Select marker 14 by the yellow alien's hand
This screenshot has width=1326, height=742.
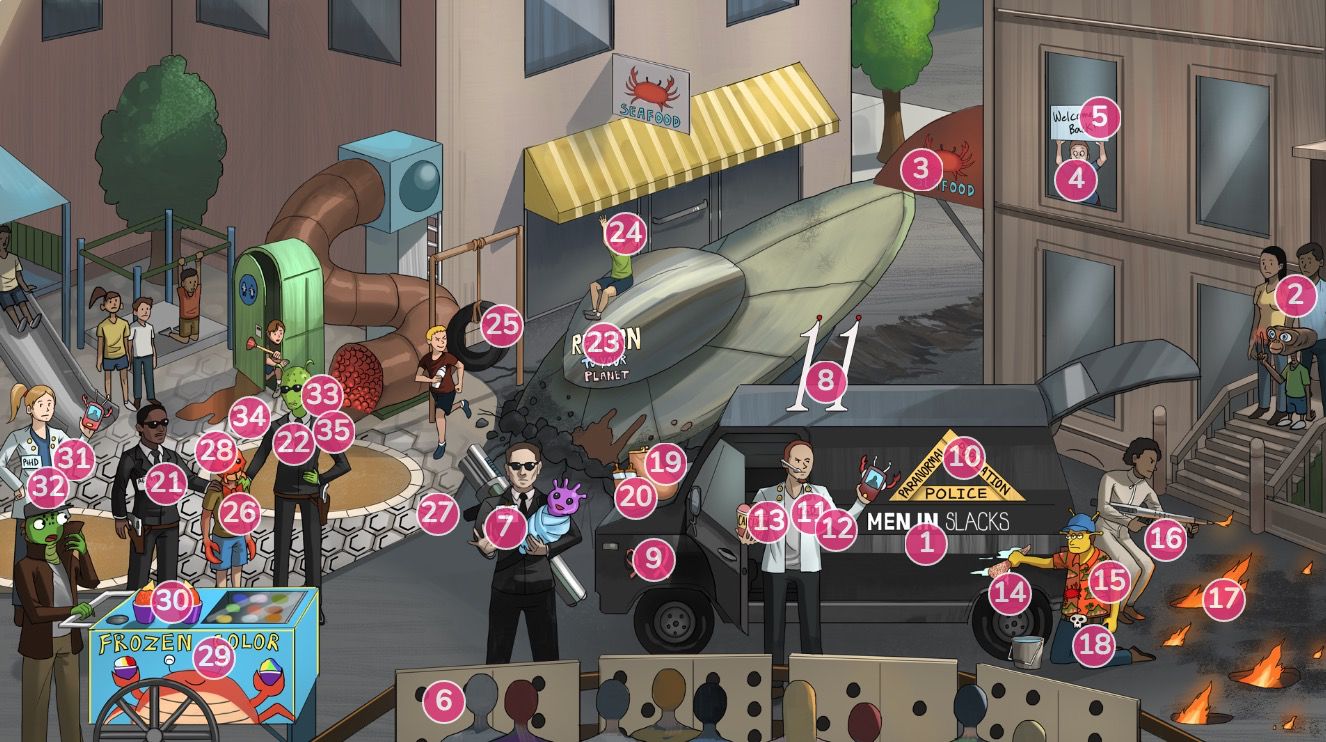1009,593
